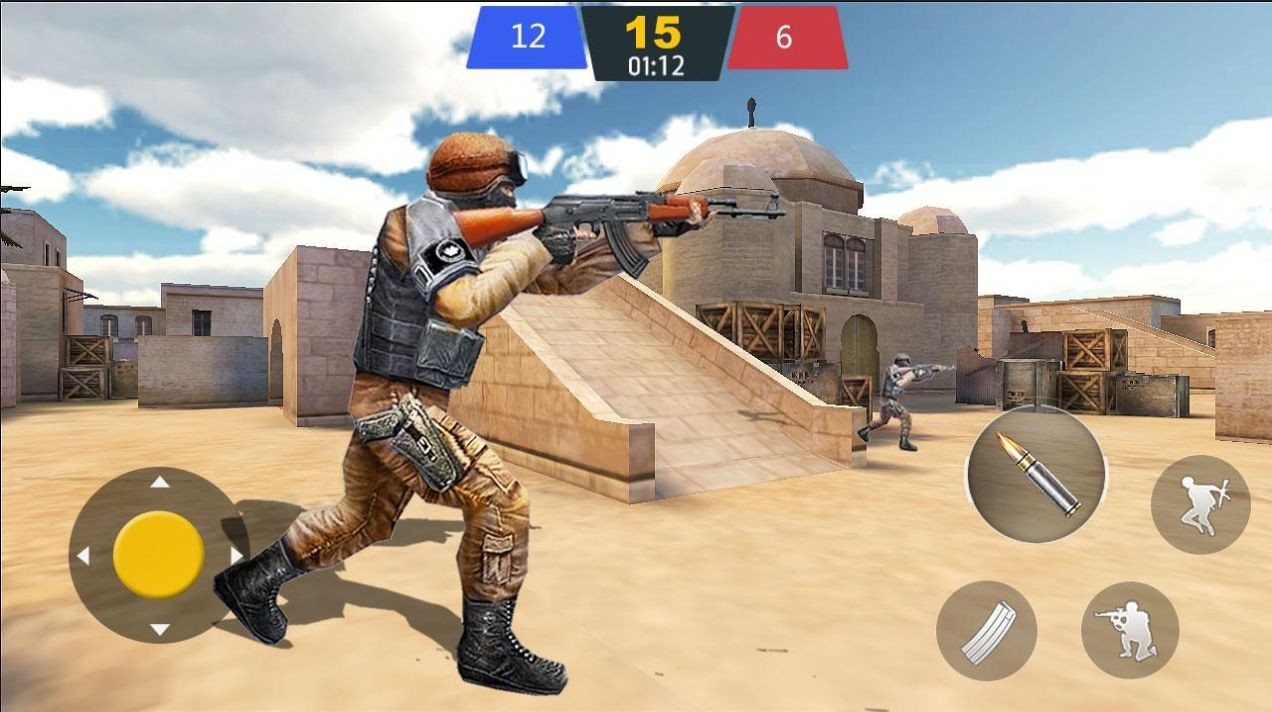Tap the joystick's right arrow
Screen dimensions: 1272x712
pyautogui.click(x=236, y=555)
